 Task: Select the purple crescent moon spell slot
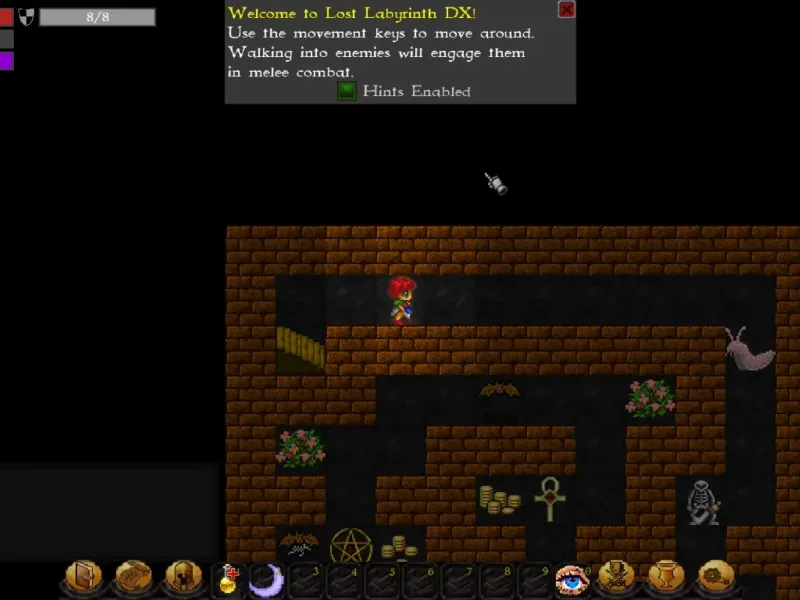(x=266, y=579)
